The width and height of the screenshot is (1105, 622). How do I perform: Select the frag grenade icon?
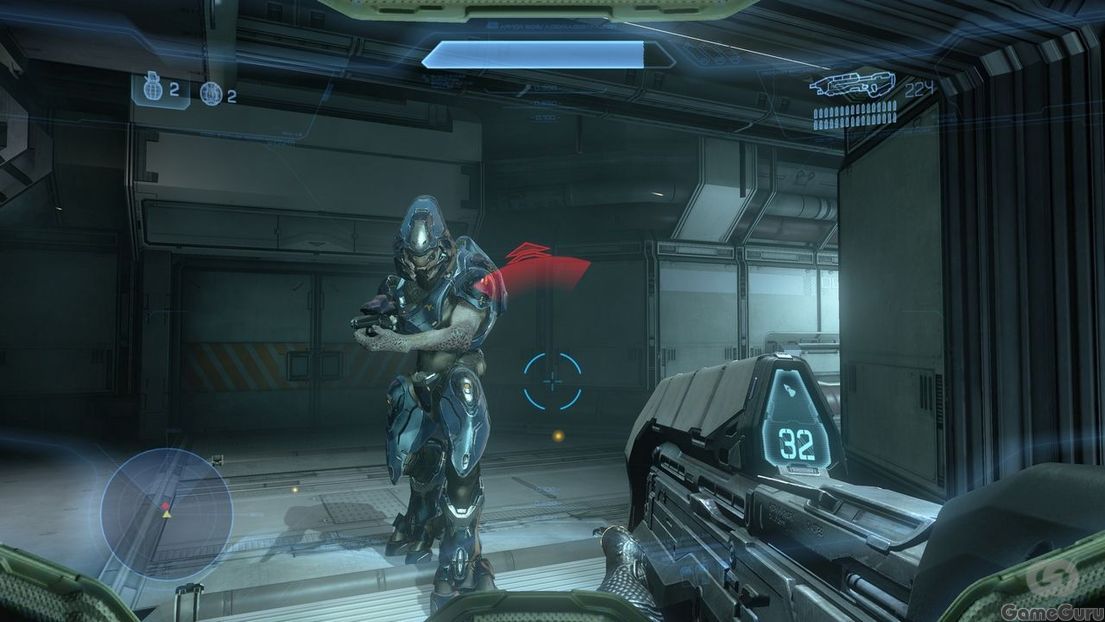[152, 90]
